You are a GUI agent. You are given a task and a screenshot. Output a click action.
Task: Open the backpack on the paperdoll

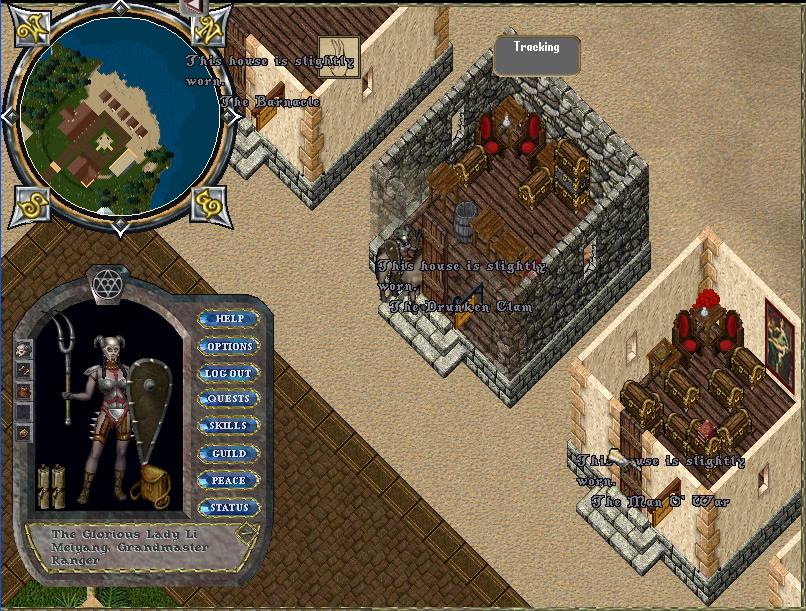point(155,485)
